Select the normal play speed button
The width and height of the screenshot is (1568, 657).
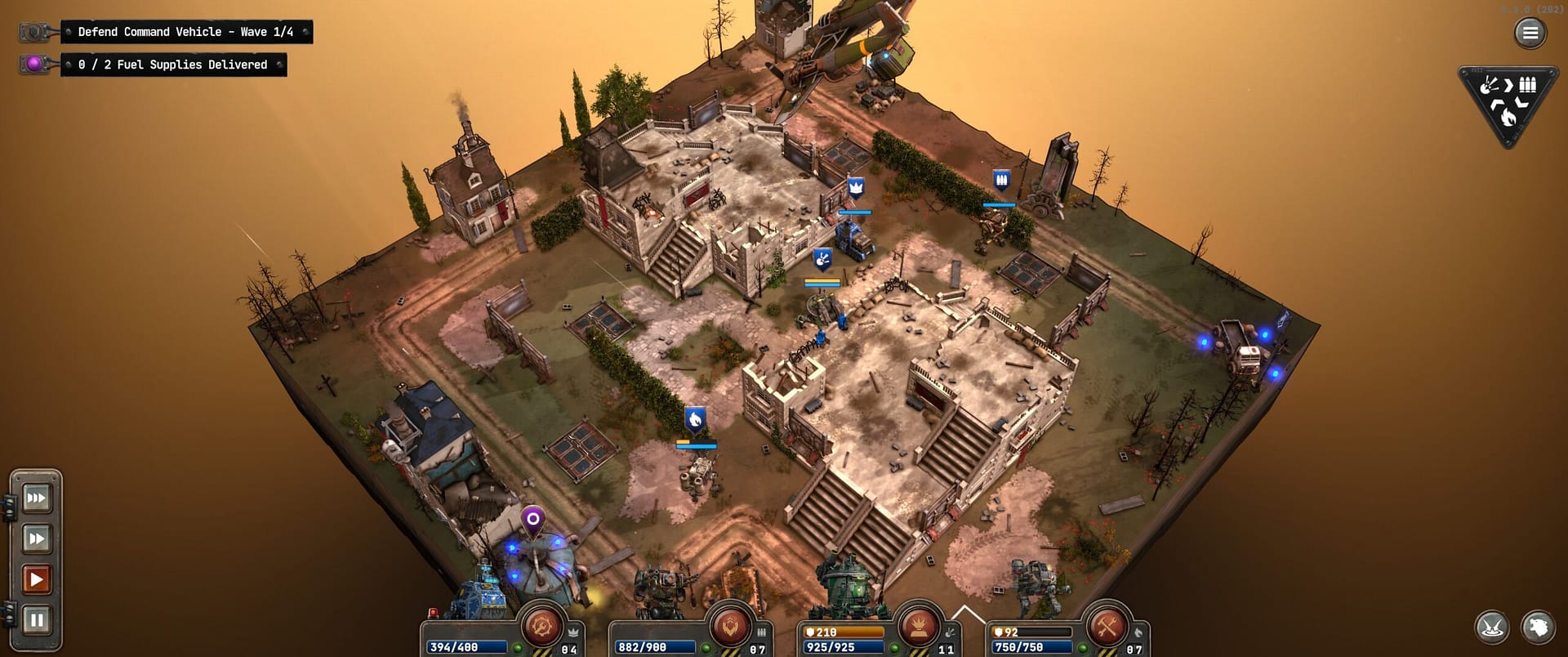tap(36, 579)
